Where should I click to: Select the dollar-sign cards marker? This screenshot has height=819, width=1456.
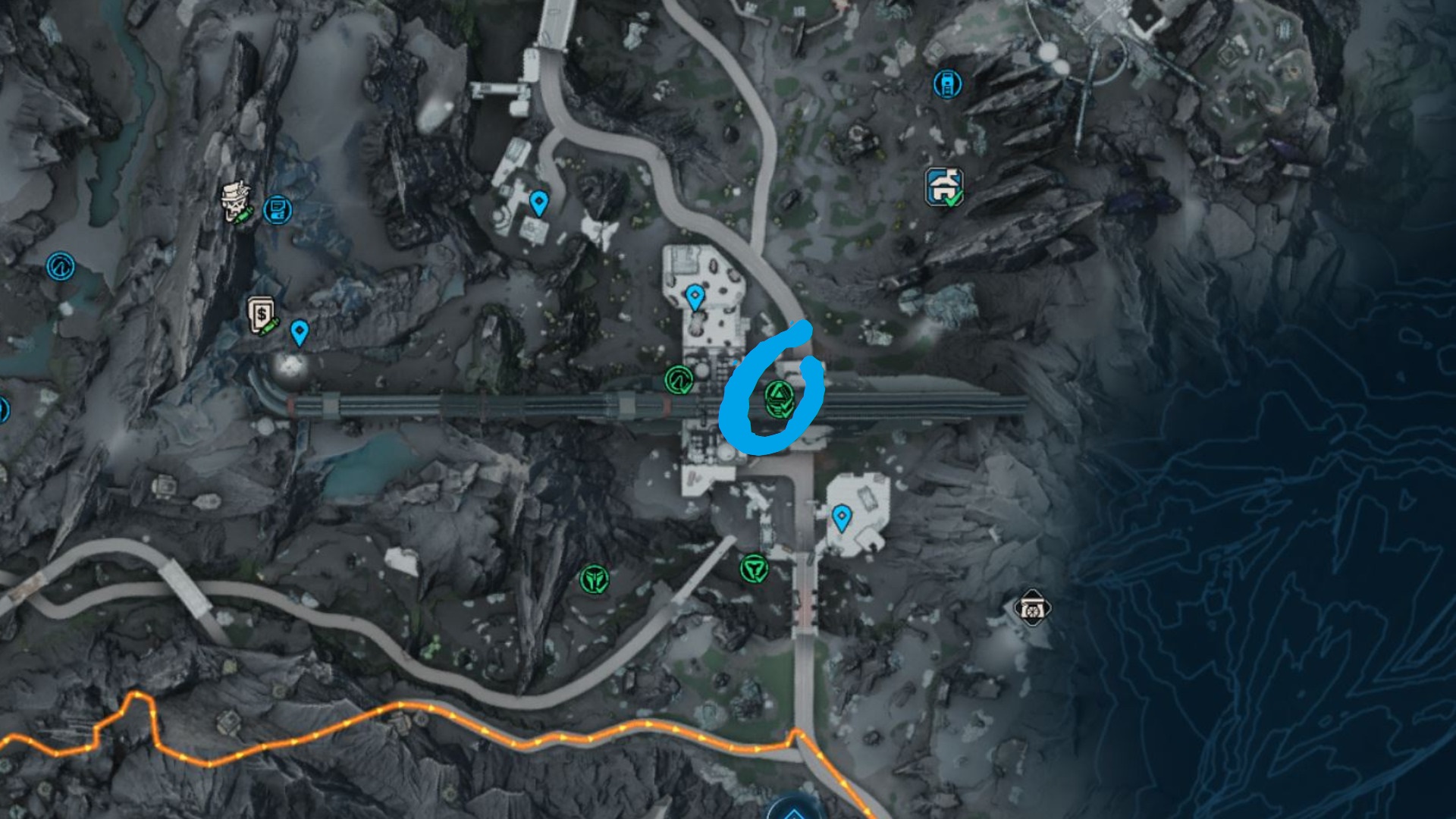(x=262, y=315)
